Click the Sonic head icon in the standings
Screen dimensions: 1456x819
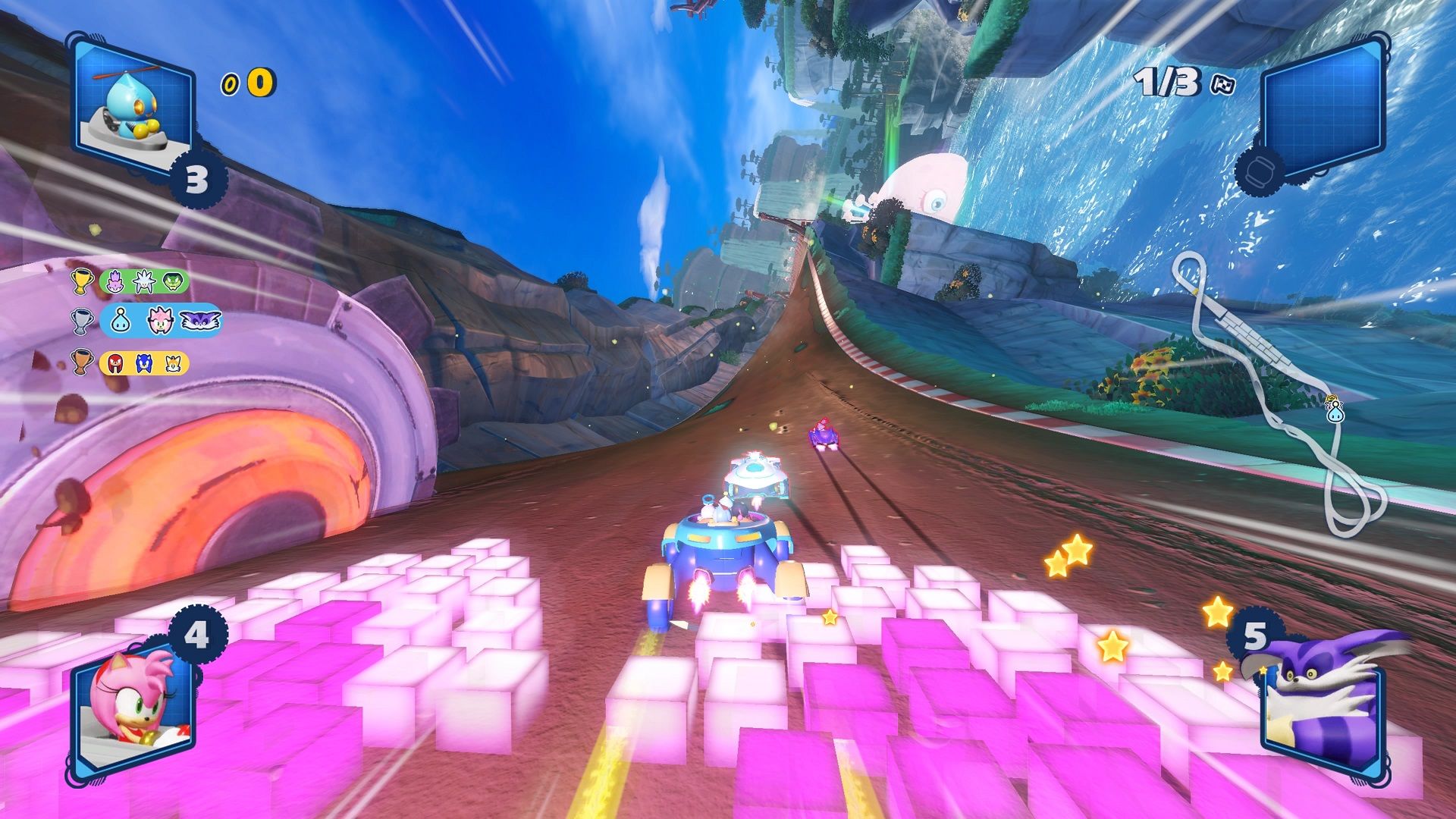(x=143, y=362)
